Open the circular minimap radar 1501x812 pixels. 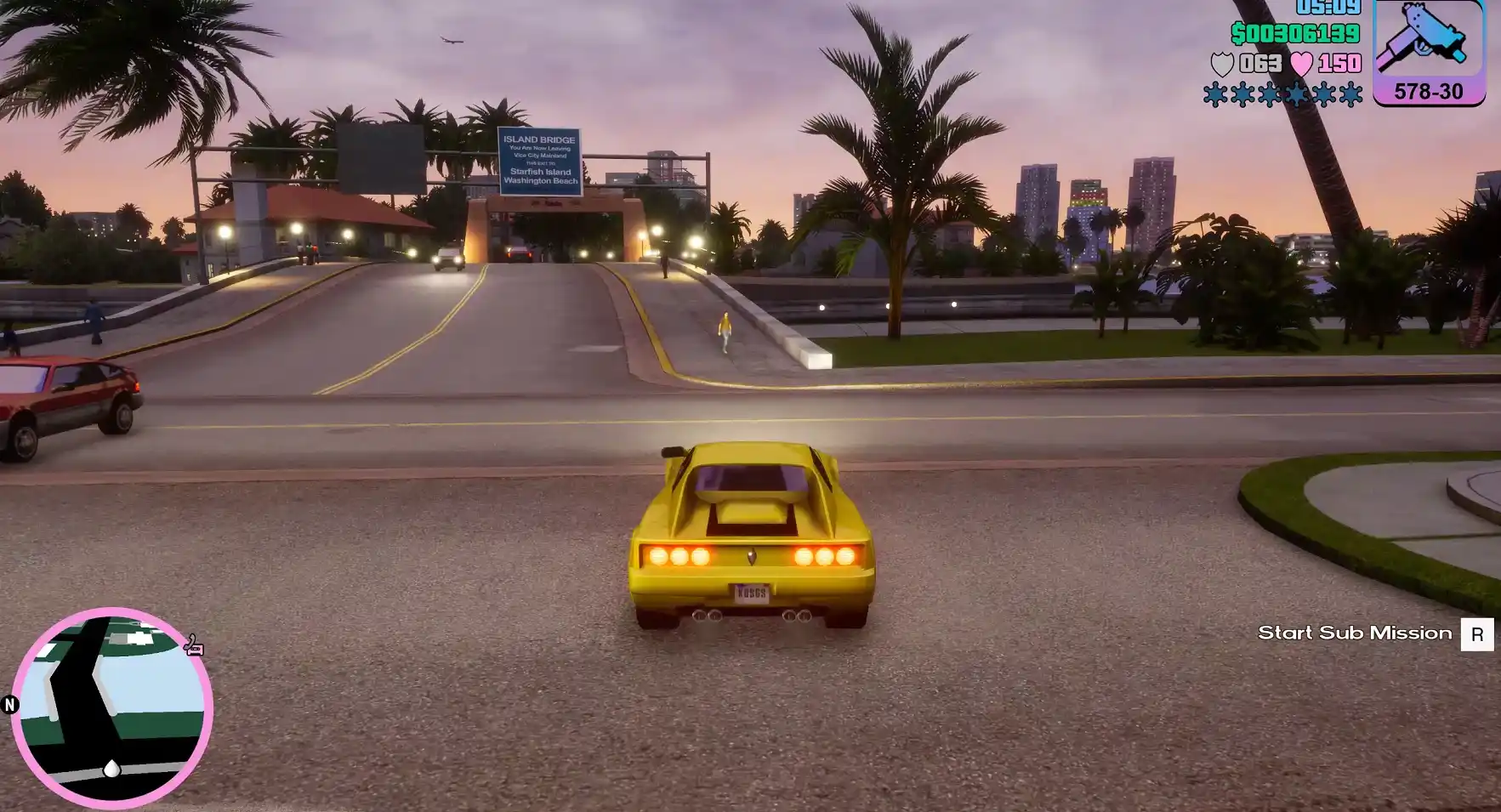111,707
